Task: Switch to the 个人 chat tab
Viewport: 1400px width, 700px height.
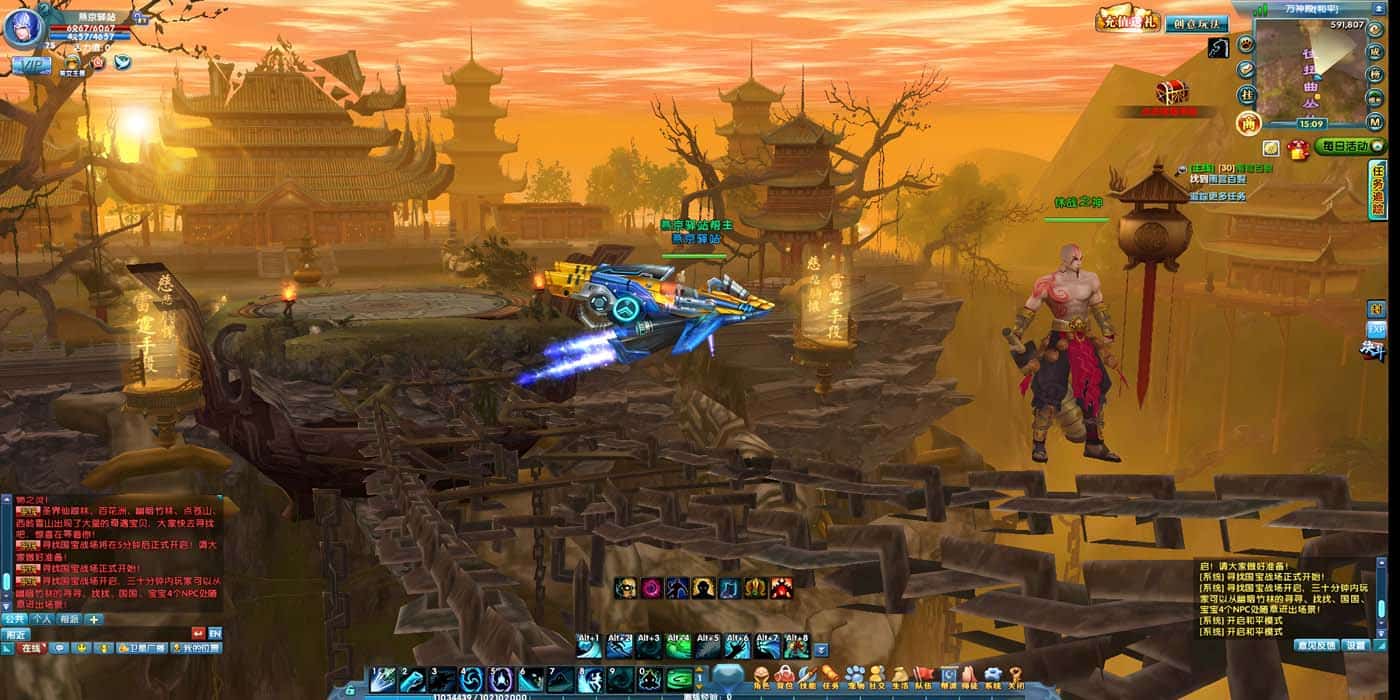Action: coord(42,619)
